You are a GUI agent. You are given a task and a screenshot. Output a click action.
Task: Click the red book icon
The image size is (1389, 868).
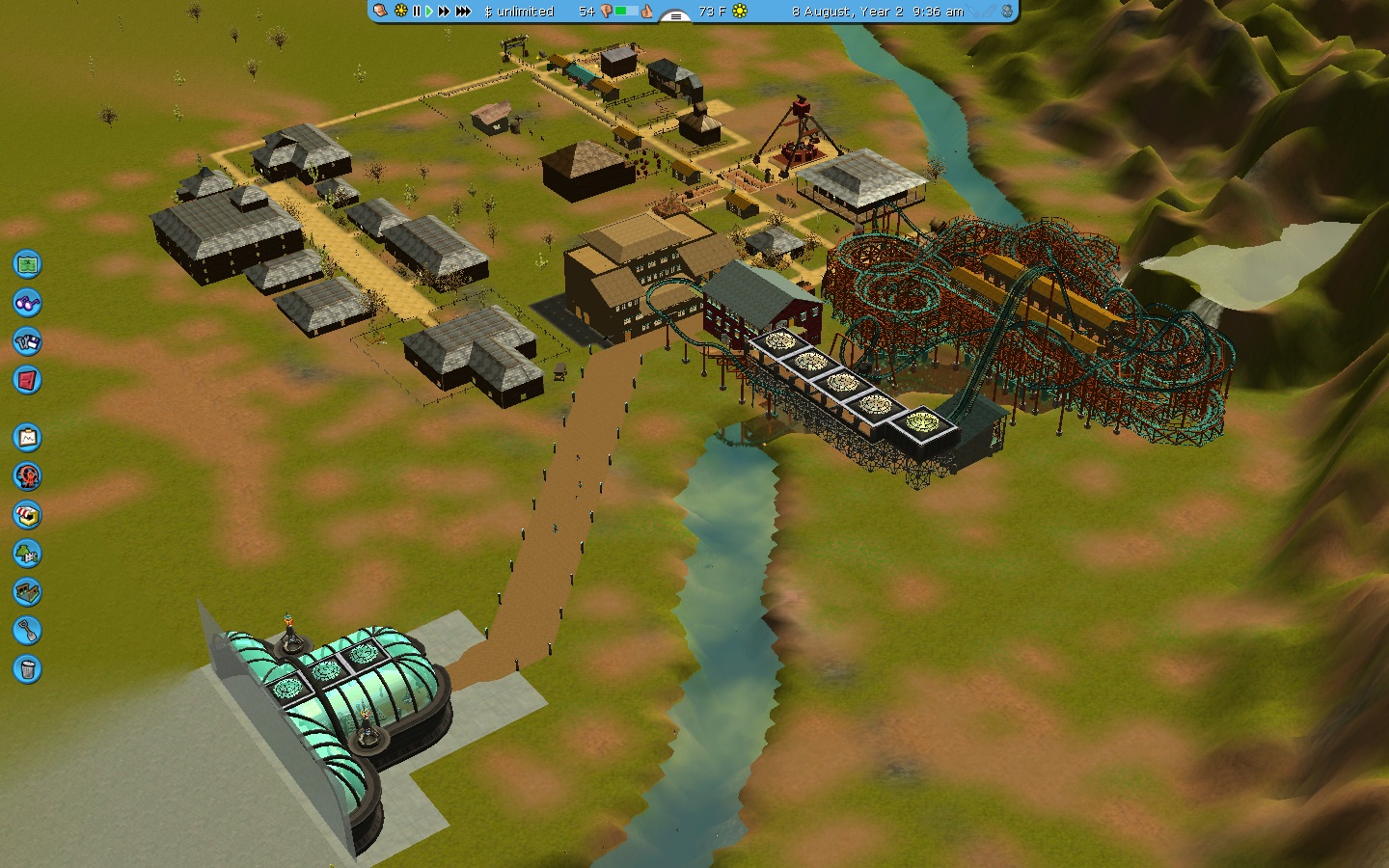pos(27,380)
